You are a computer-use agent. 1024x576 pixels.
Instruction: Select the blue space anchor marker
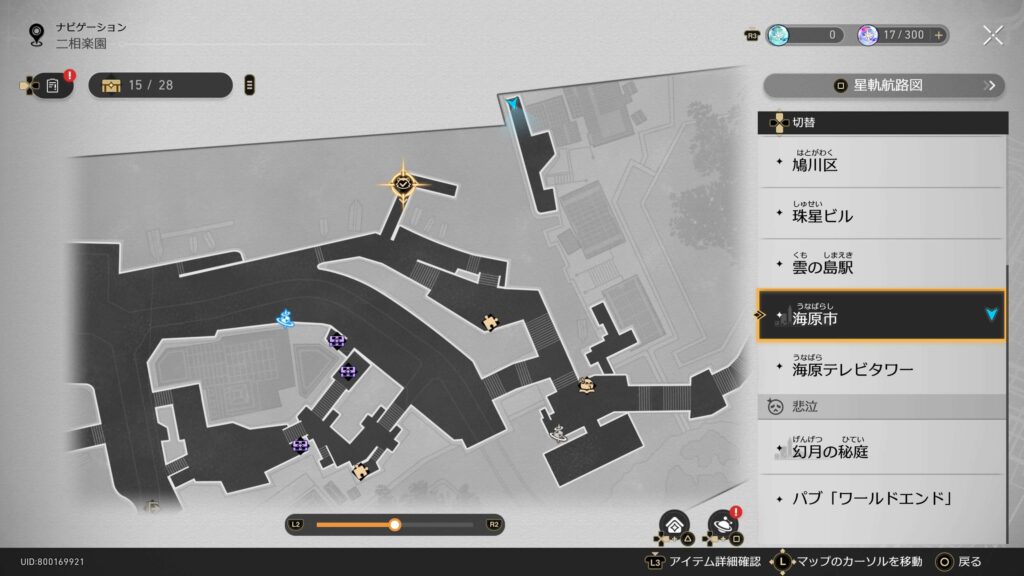pyautogui.click(x=286, y=319)
